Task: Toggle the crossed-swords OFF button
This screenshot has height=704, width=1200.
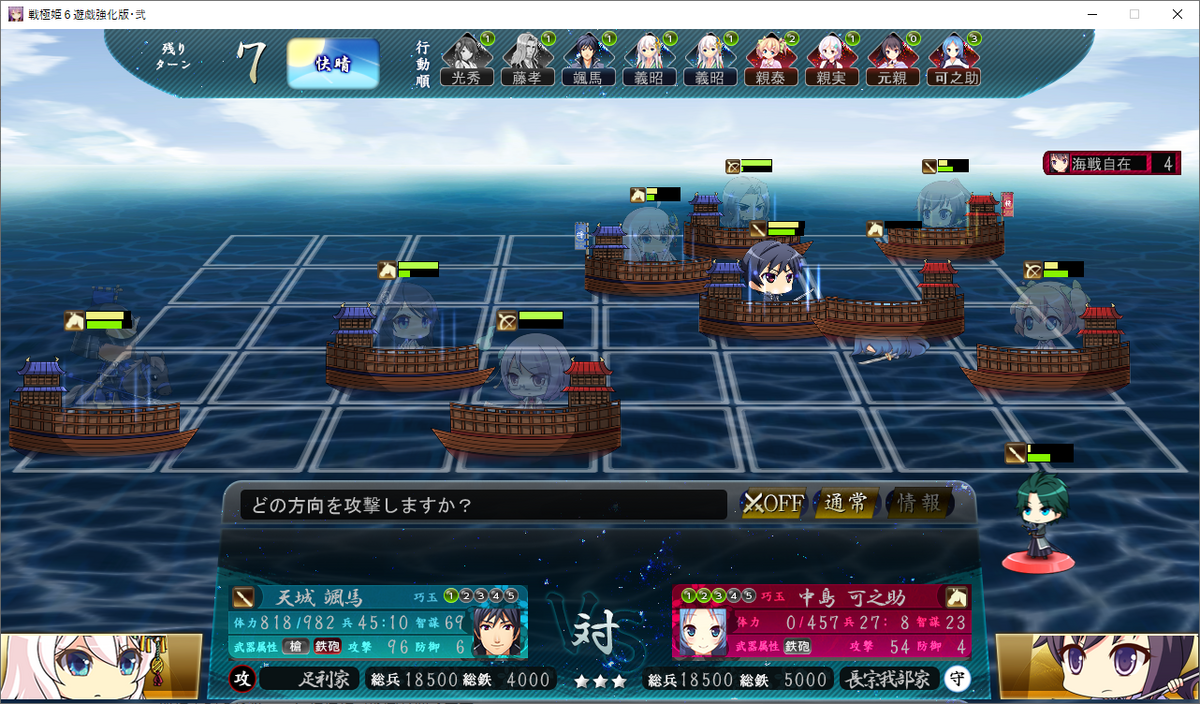Action: pos(774,503)
